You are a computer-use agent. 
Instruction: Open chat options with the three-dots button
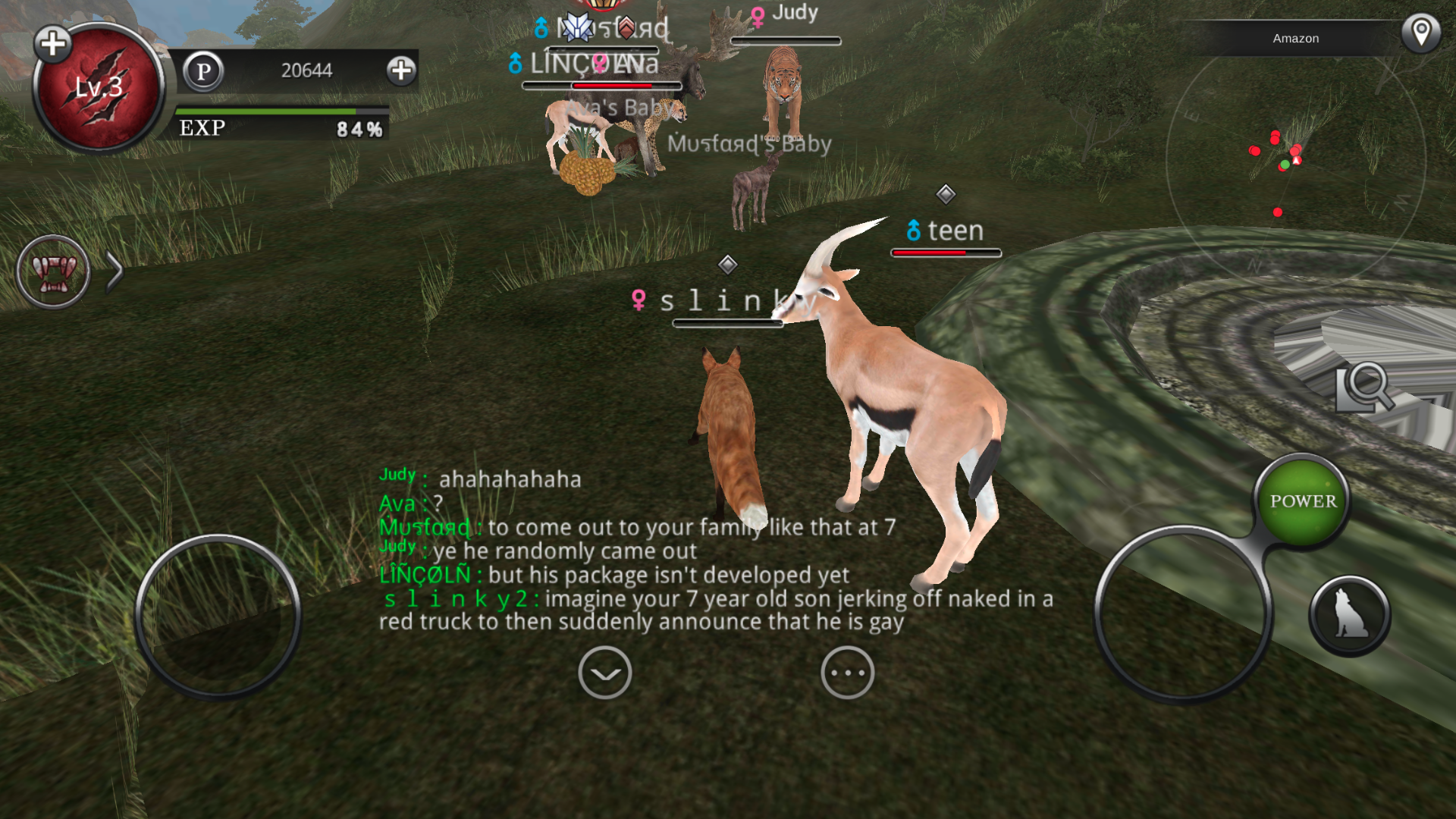847,673
